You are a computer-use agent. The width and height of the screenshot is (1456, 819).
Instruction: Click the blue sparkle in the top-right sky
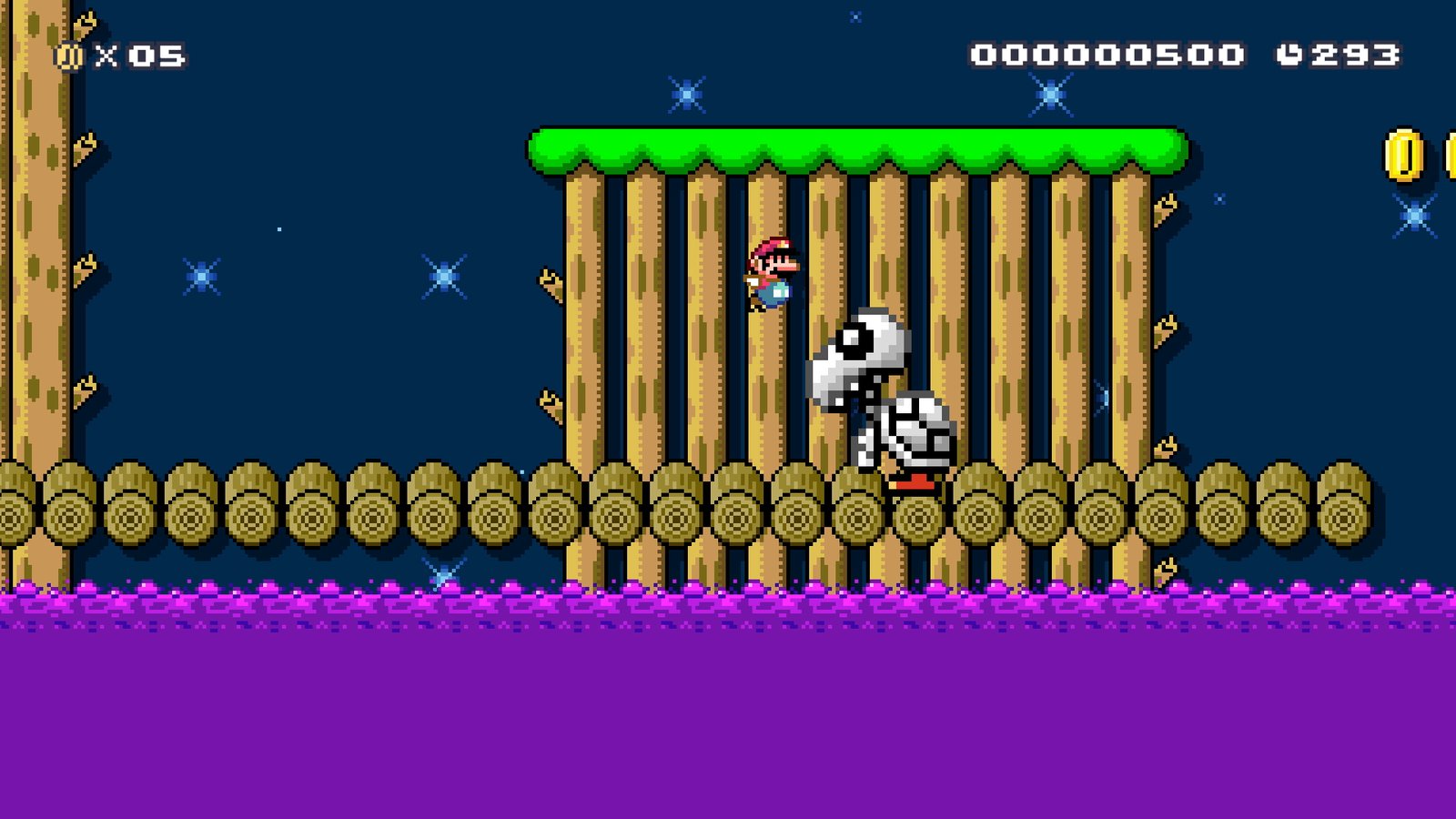(x=1051, y=96)
